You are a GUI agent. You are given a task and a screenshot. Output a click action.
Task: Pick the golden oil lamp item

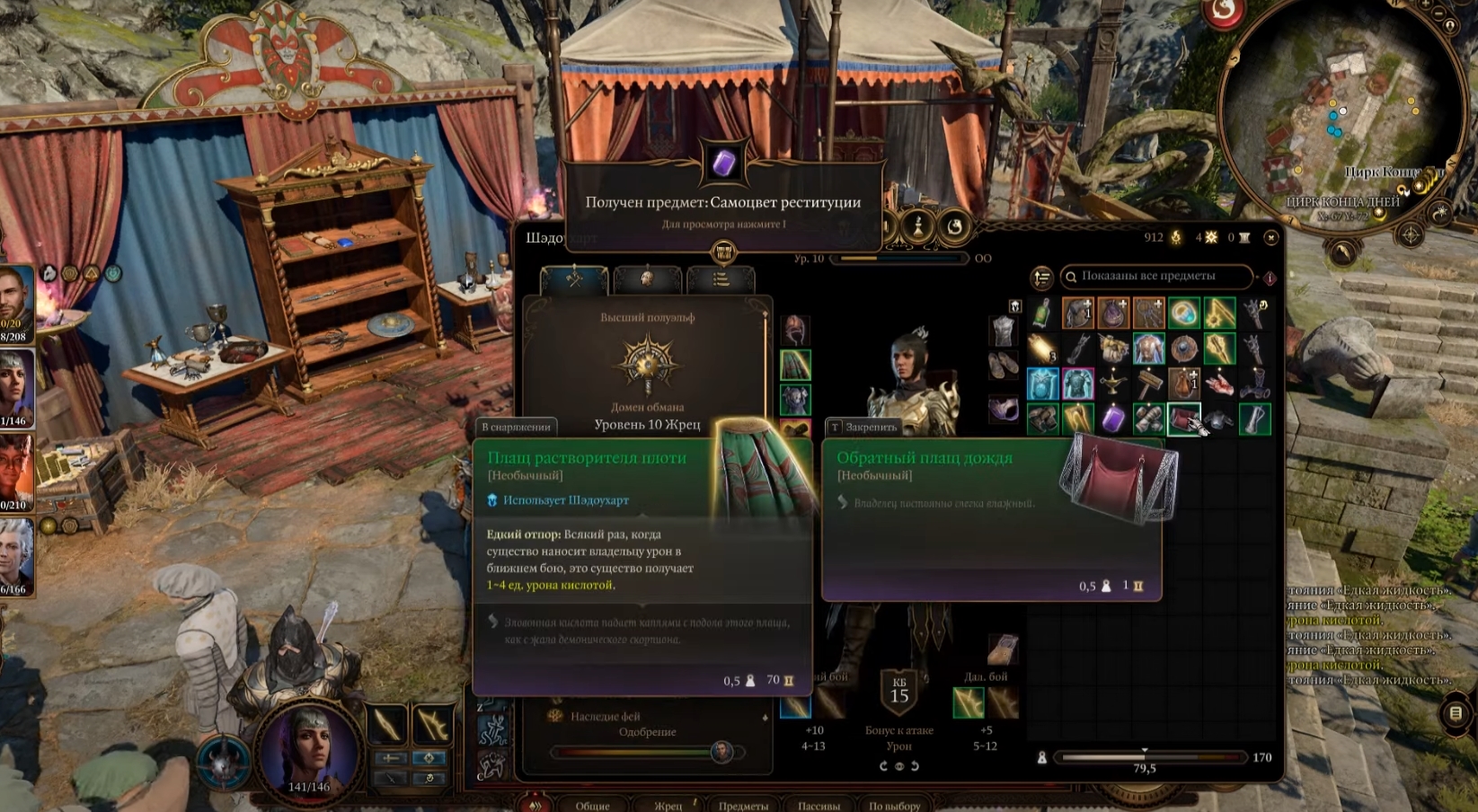coord(1113,384)
